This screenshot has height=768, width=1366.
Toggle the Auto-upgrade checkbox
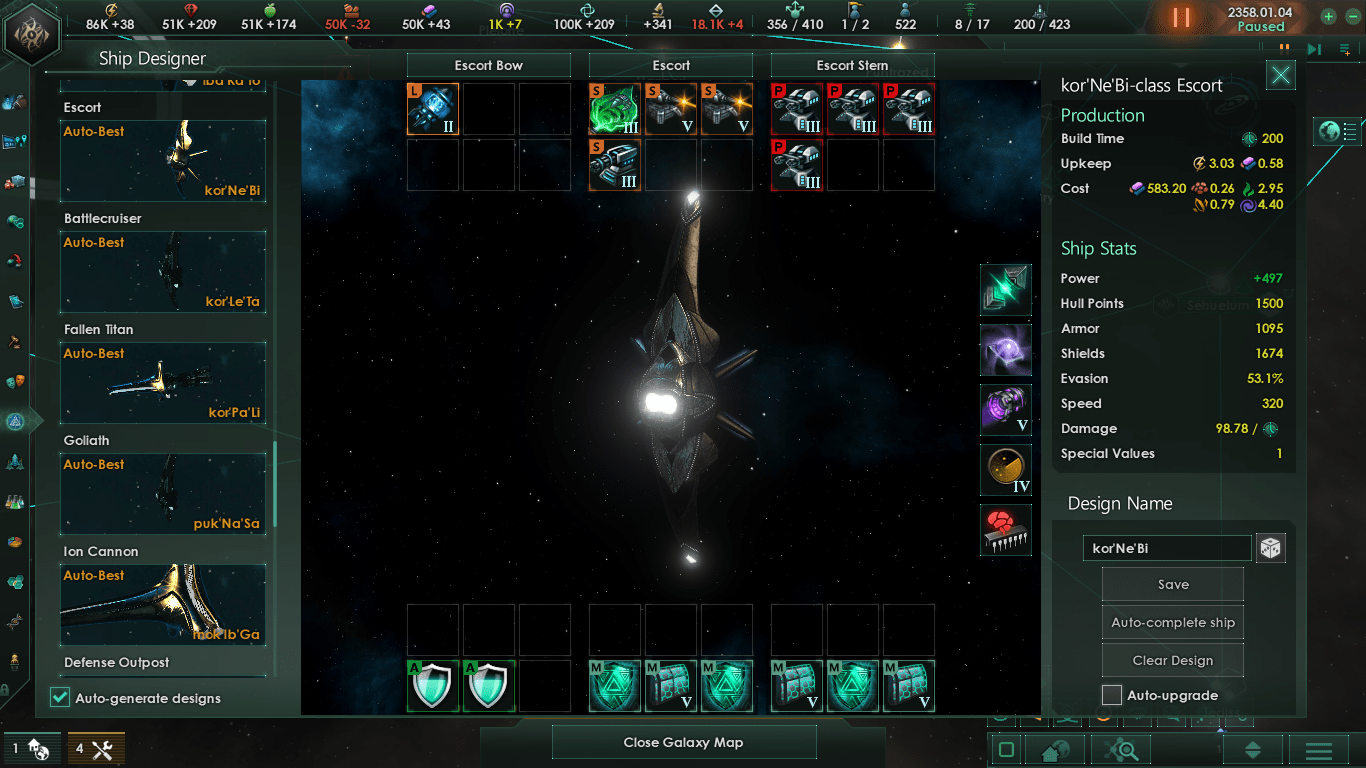1112,695
